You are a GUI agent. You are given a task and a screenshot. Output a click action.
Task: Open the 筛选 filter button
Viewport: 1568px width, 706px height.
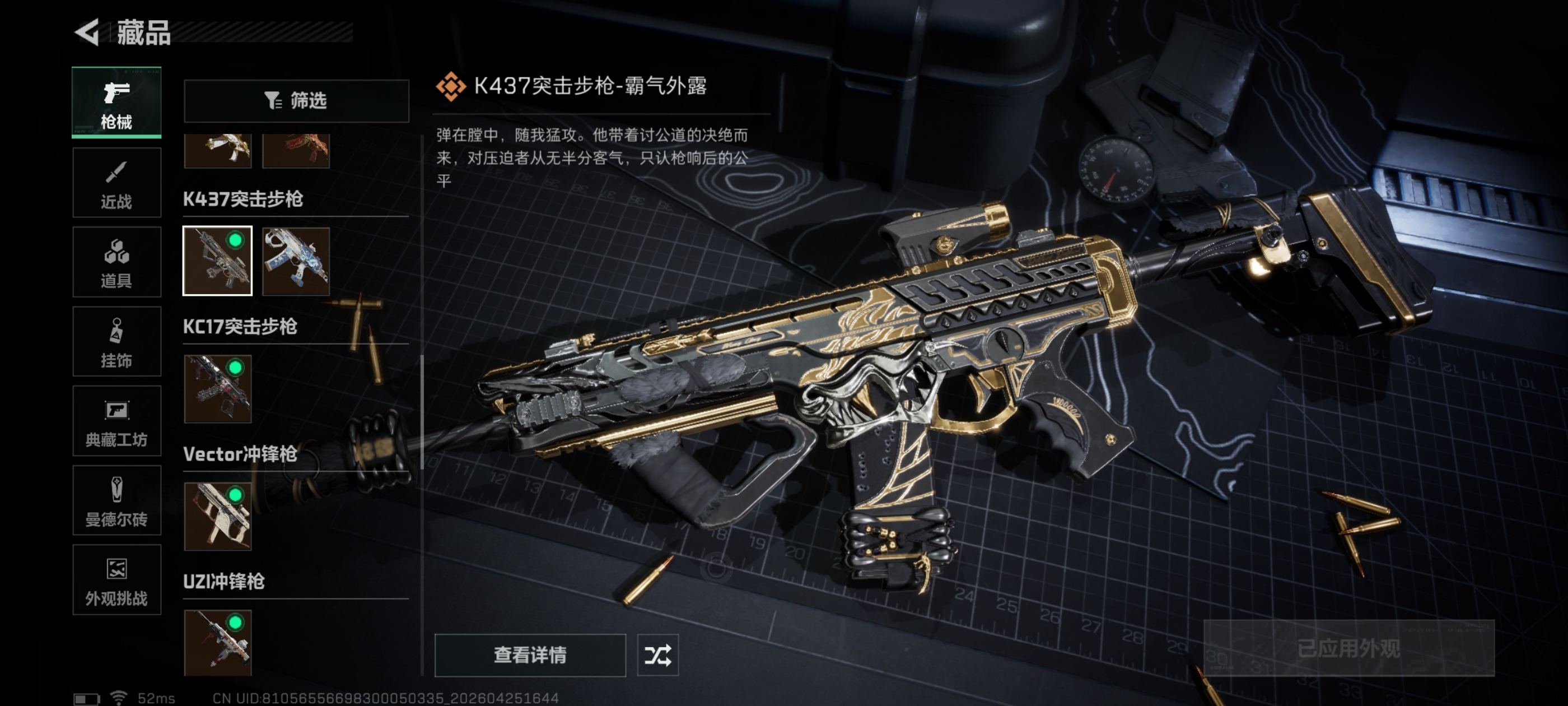click(x=296, y=100)
